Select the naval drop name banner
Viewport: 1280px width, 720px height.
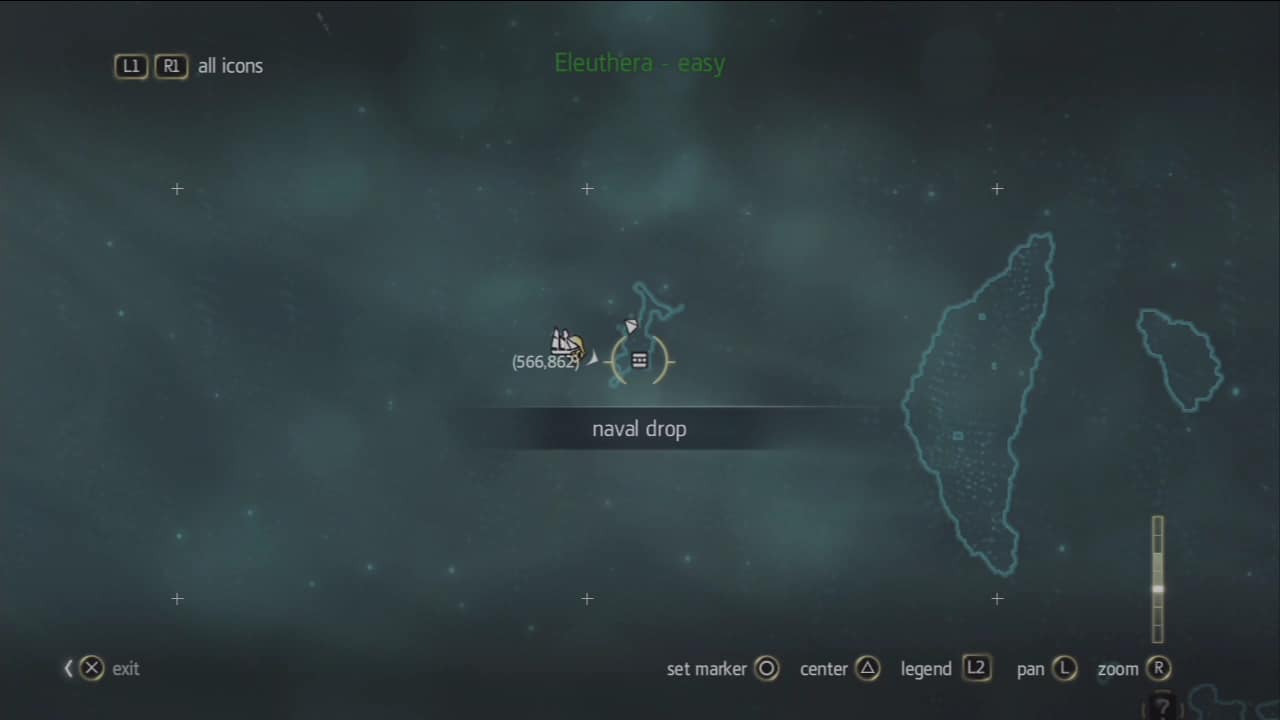tap(639, 428)
